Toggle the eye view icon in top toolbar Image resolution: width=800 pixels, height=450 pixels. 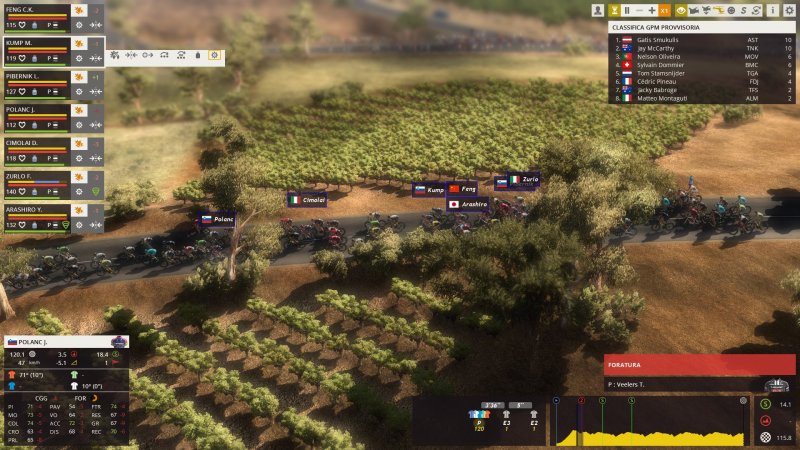[x=680, y=10]
